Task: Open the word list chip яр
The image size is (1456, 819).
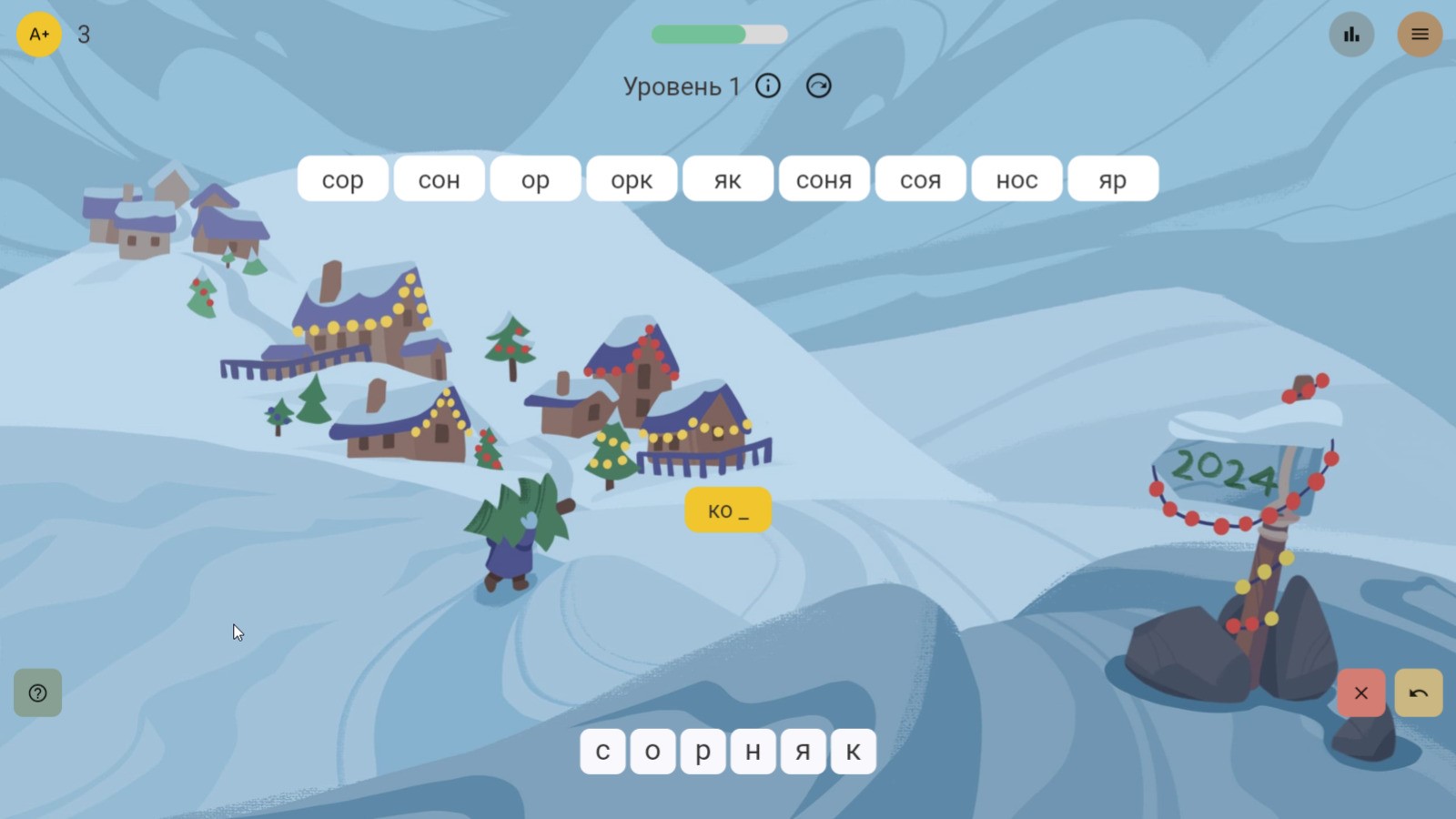Action: pyautogui.click(x=1113, y=178)
